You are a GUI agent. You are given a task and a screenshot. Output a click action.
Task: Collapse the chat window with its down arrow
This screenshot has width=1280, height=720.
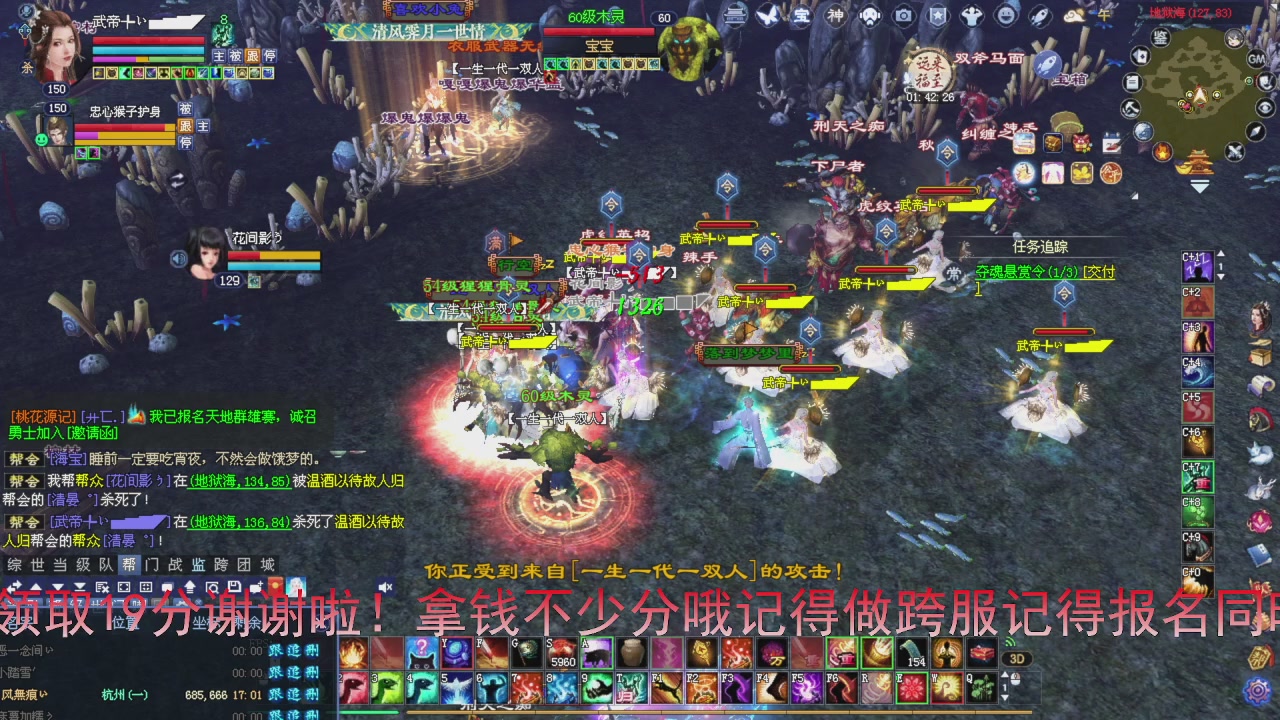click(58, 587)
